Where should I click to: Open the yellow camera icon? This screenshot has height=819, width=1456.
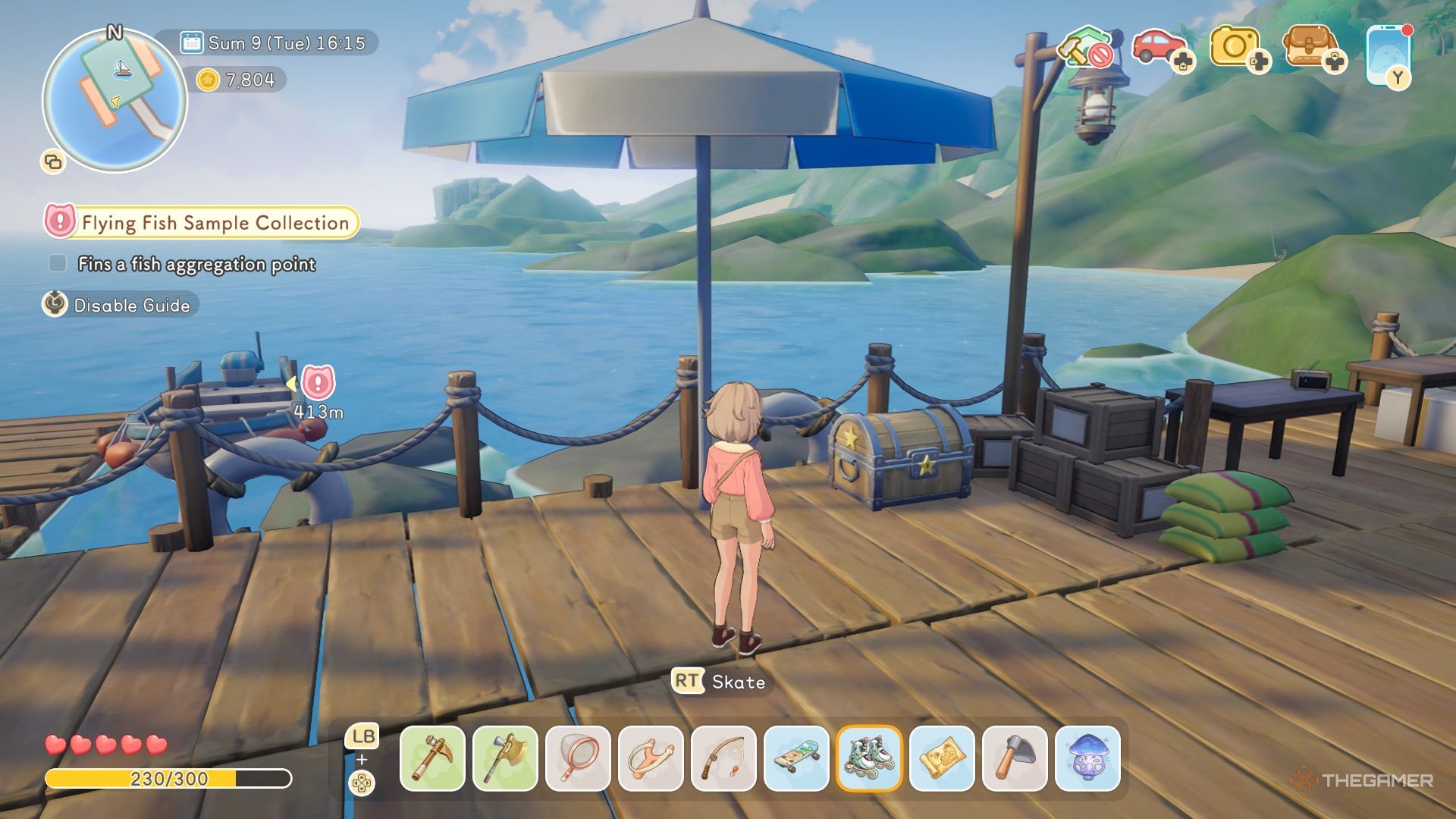(1236, 49)
